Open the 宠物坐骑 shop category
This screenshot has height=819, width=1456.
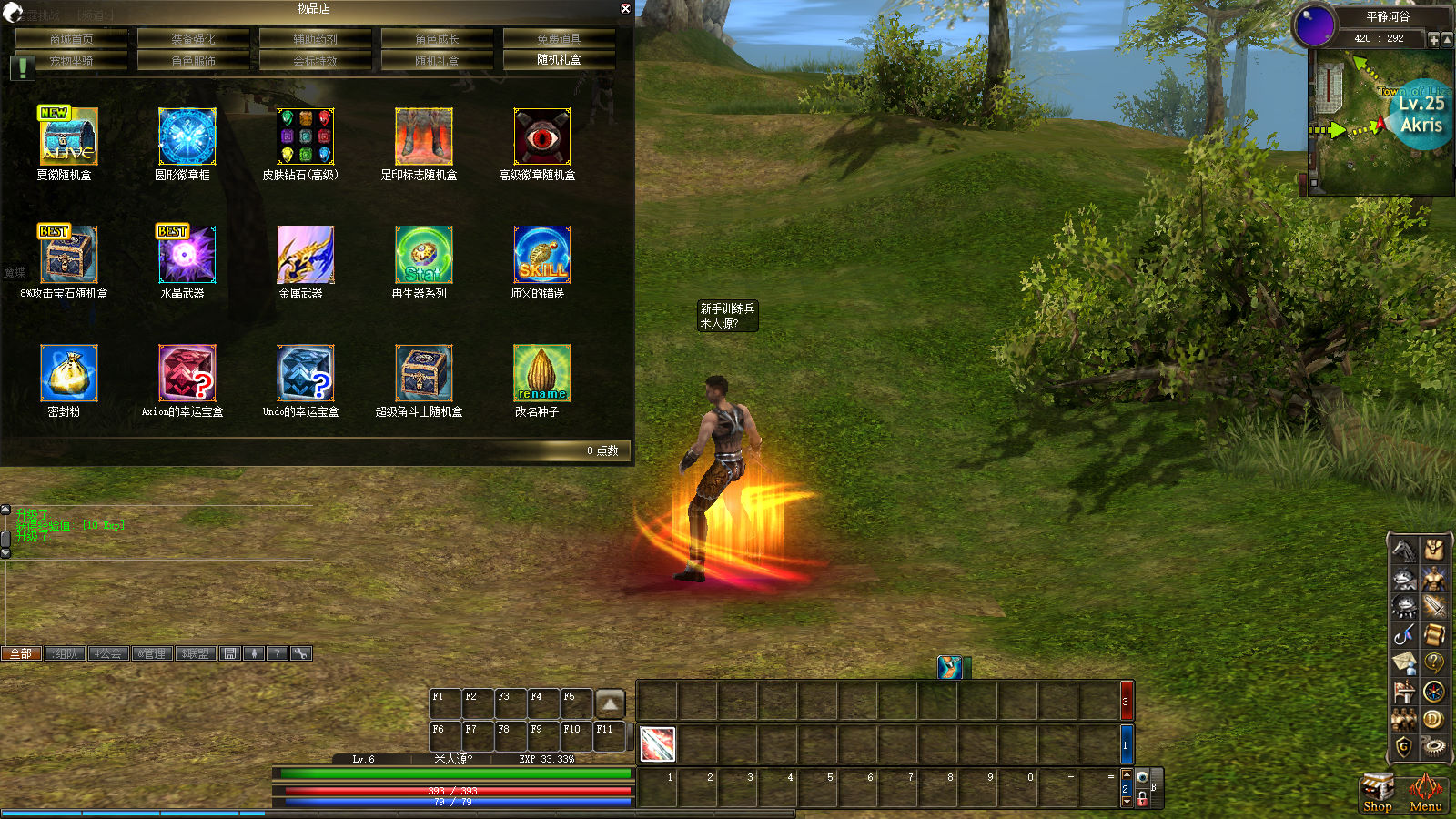tap(71, 60)
